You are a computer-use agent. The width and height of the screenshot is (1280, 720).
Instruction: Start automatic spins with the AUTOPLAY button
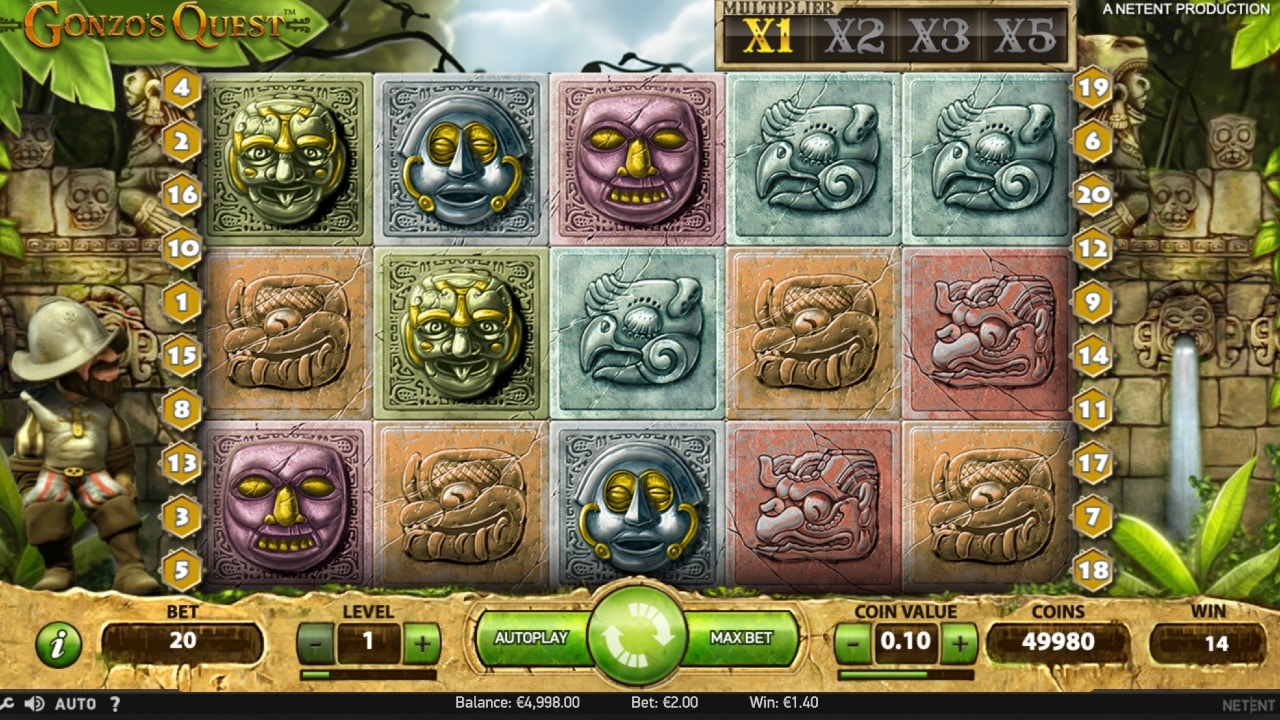click(532, 637)
